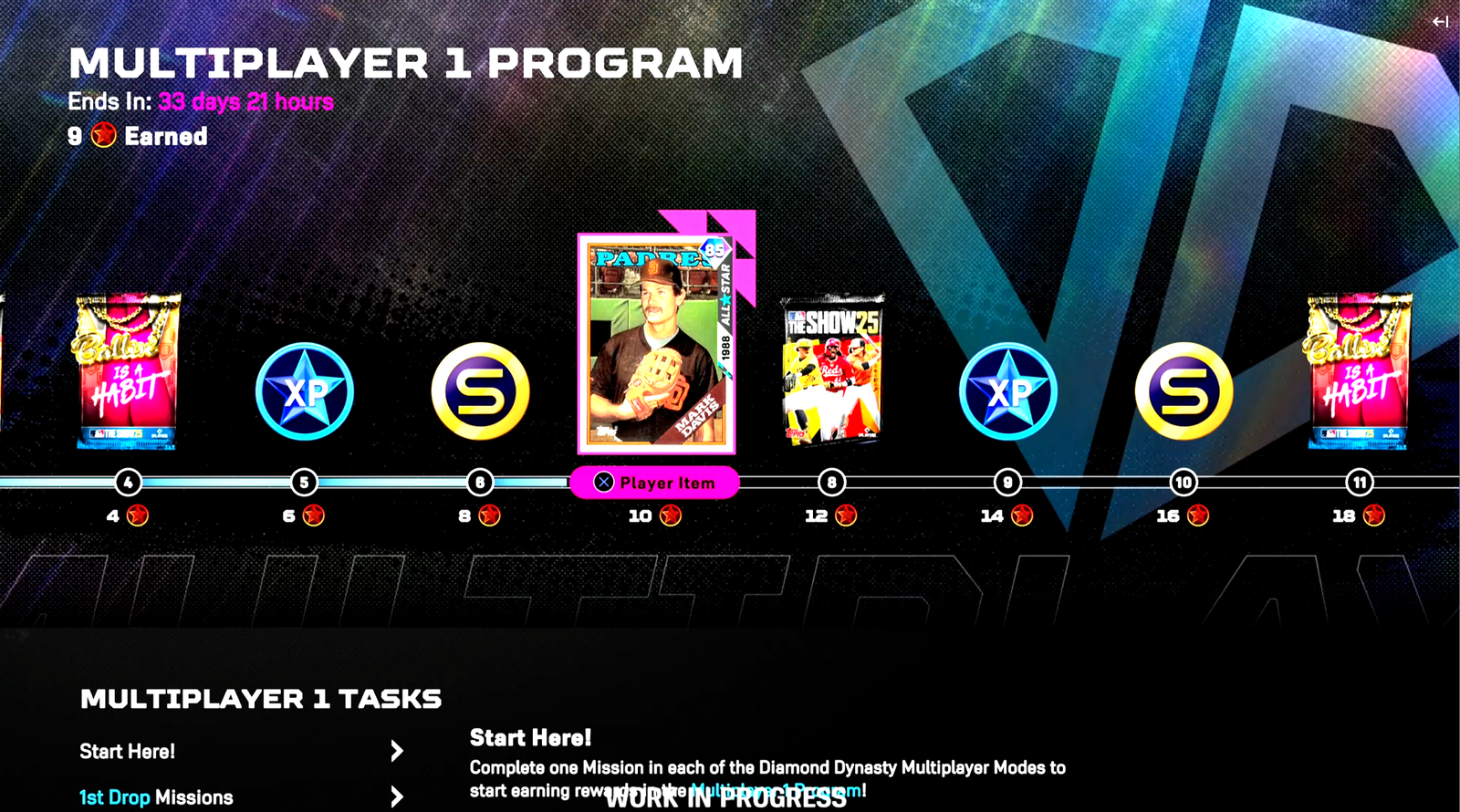The width and height of the screenshot is (1460, 812).
Task: Select the Multiplayer 1 Tasks heading
Action: click(x=259, y=698)
